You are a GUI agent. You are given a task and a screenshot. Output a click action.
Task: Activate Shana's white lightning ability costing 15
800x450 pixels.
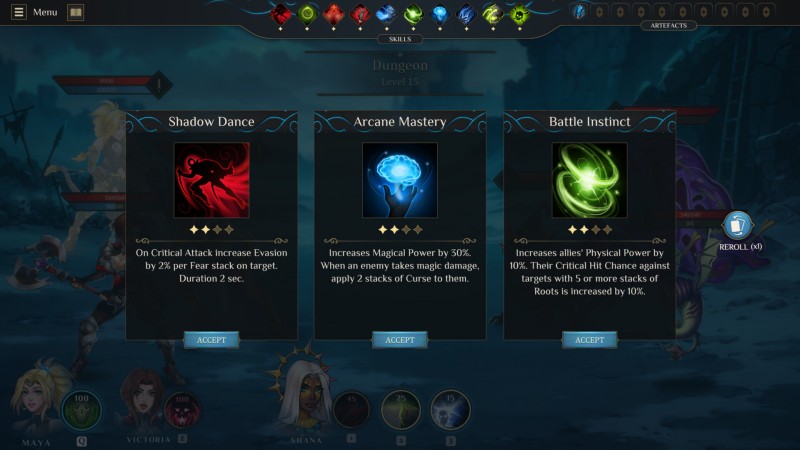click(x=450, y=410)
